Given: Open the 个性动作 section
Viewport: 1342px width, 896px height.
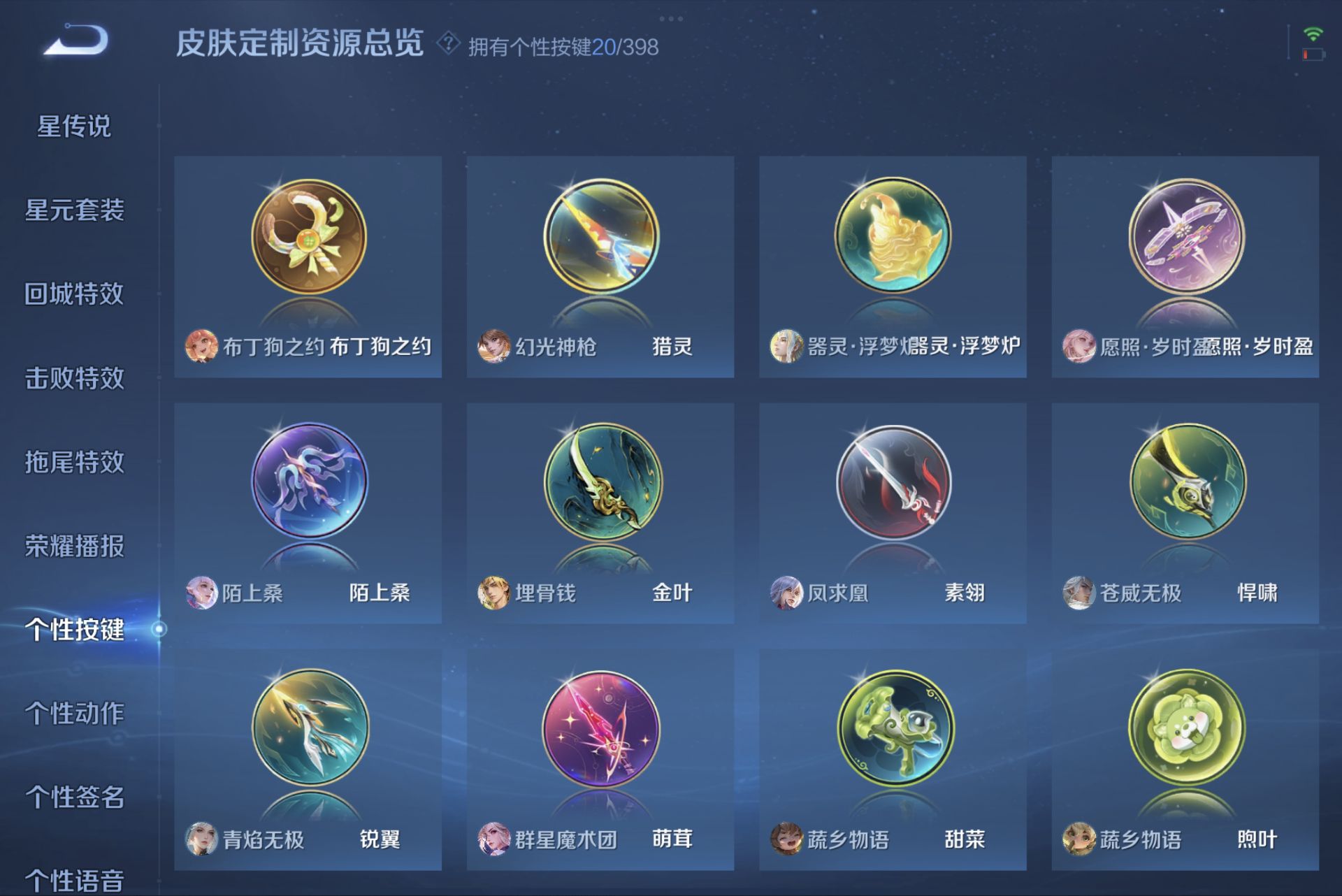Looking at the screenshot, I should 75,714.
